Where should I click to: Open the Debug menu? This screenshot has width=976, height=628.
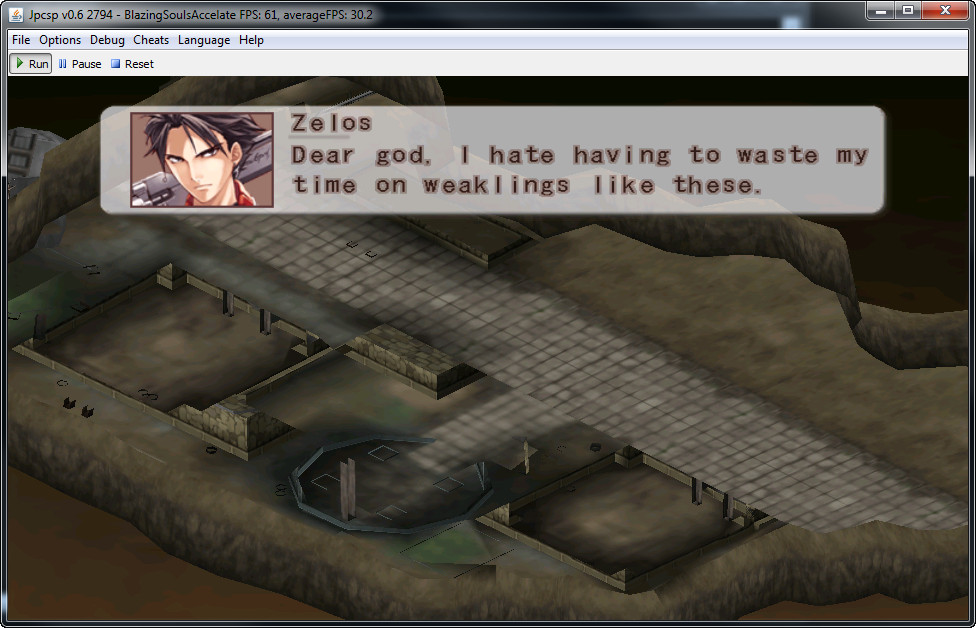[x=107, y=40]
